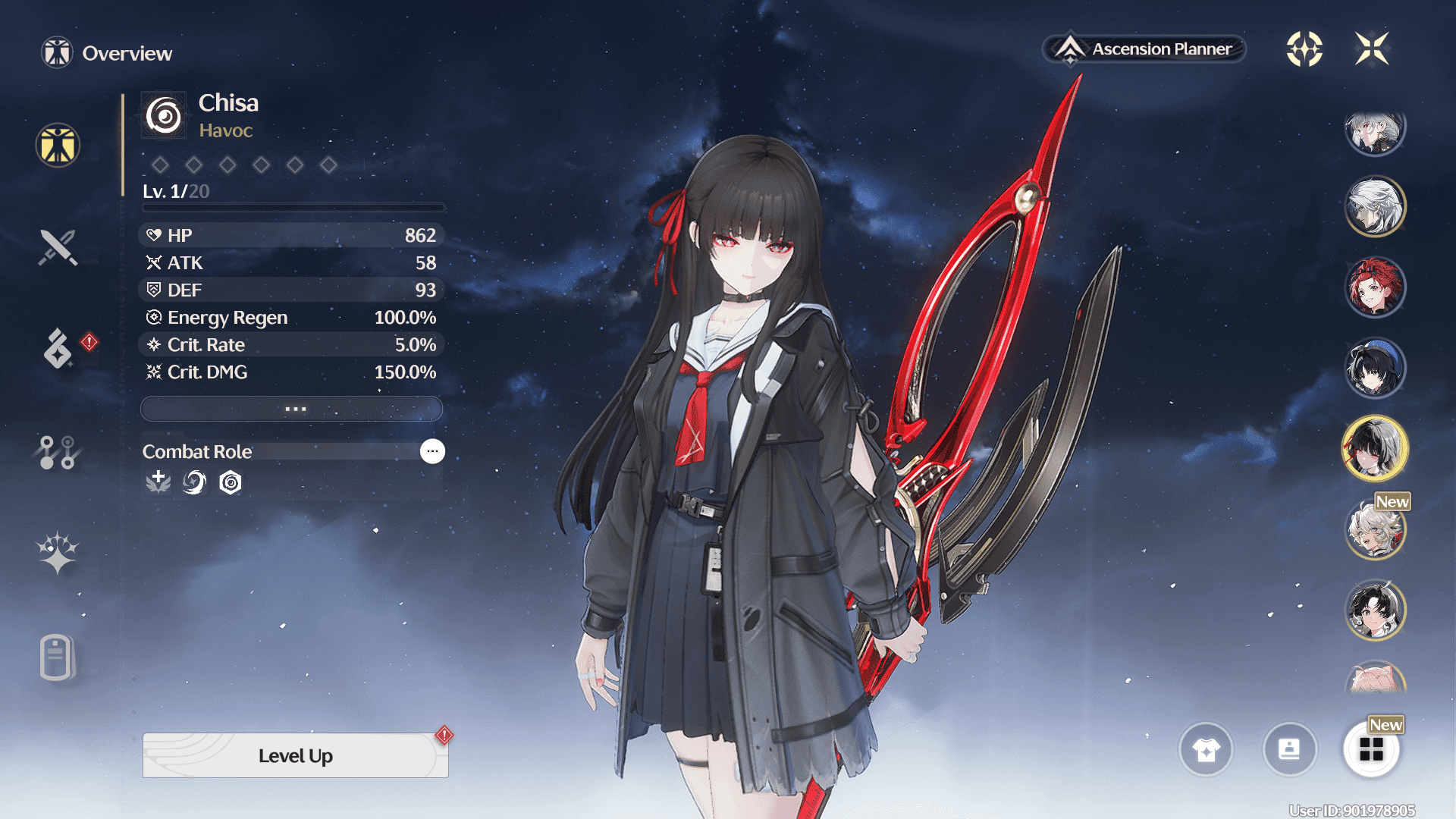Select the Havoc element emblem next to Chisa

[x=164, y=116]
